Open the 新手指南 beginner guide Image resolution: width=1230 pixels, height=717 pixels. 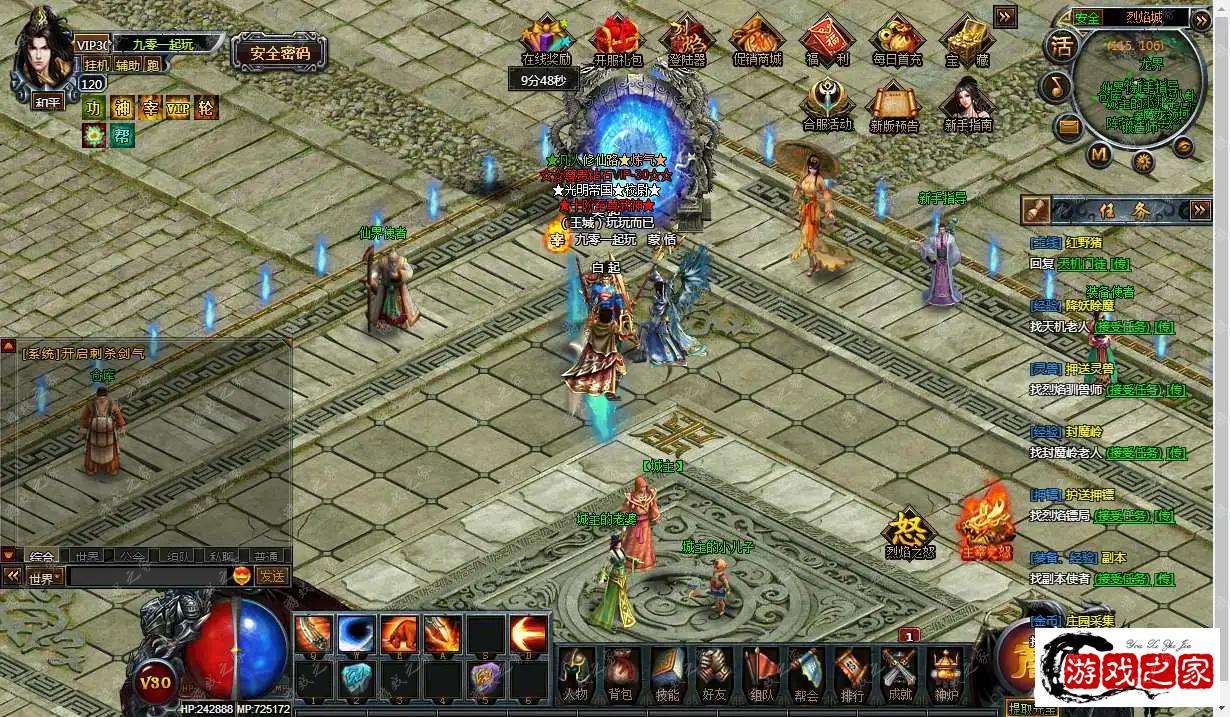coord(967,104)
